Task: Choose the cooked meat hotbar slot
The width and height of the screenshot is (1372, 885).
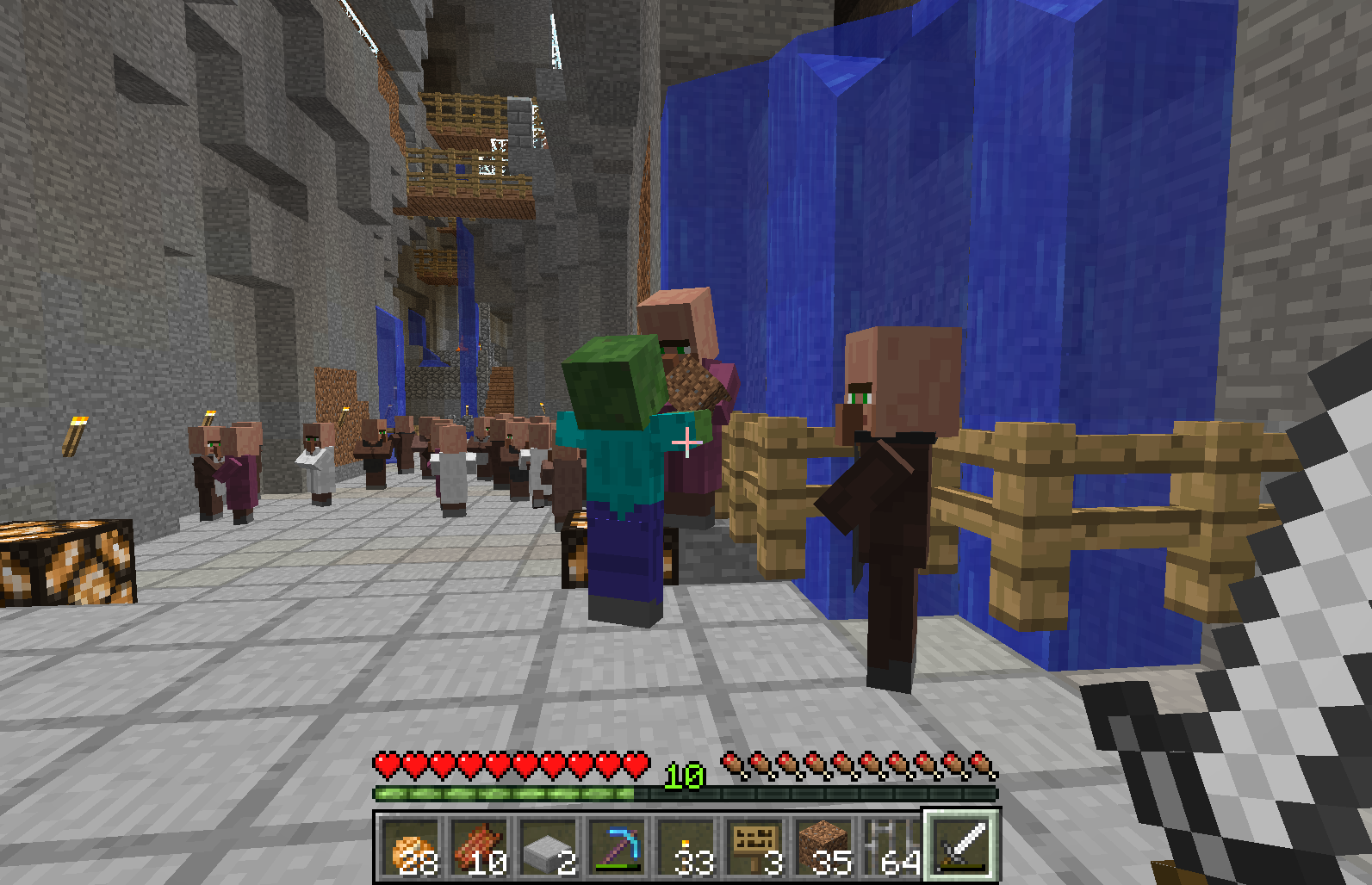Action: 480,847
